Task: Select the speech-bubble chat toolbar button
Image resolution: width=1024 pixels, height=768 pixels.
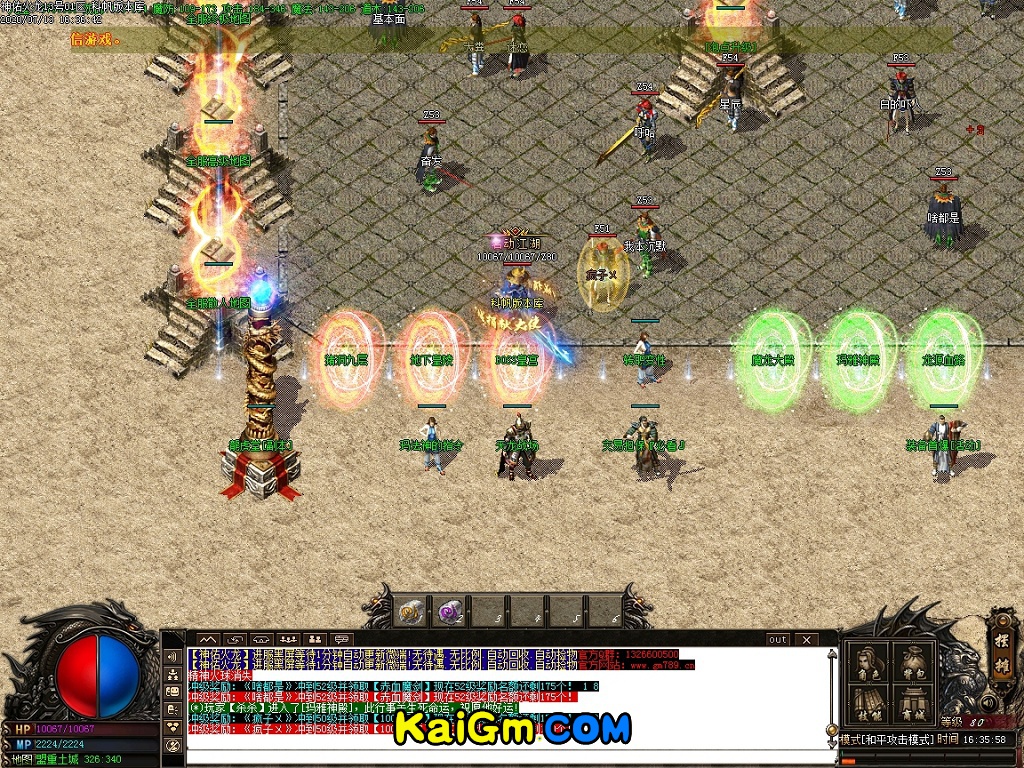Action: point(342,639)
